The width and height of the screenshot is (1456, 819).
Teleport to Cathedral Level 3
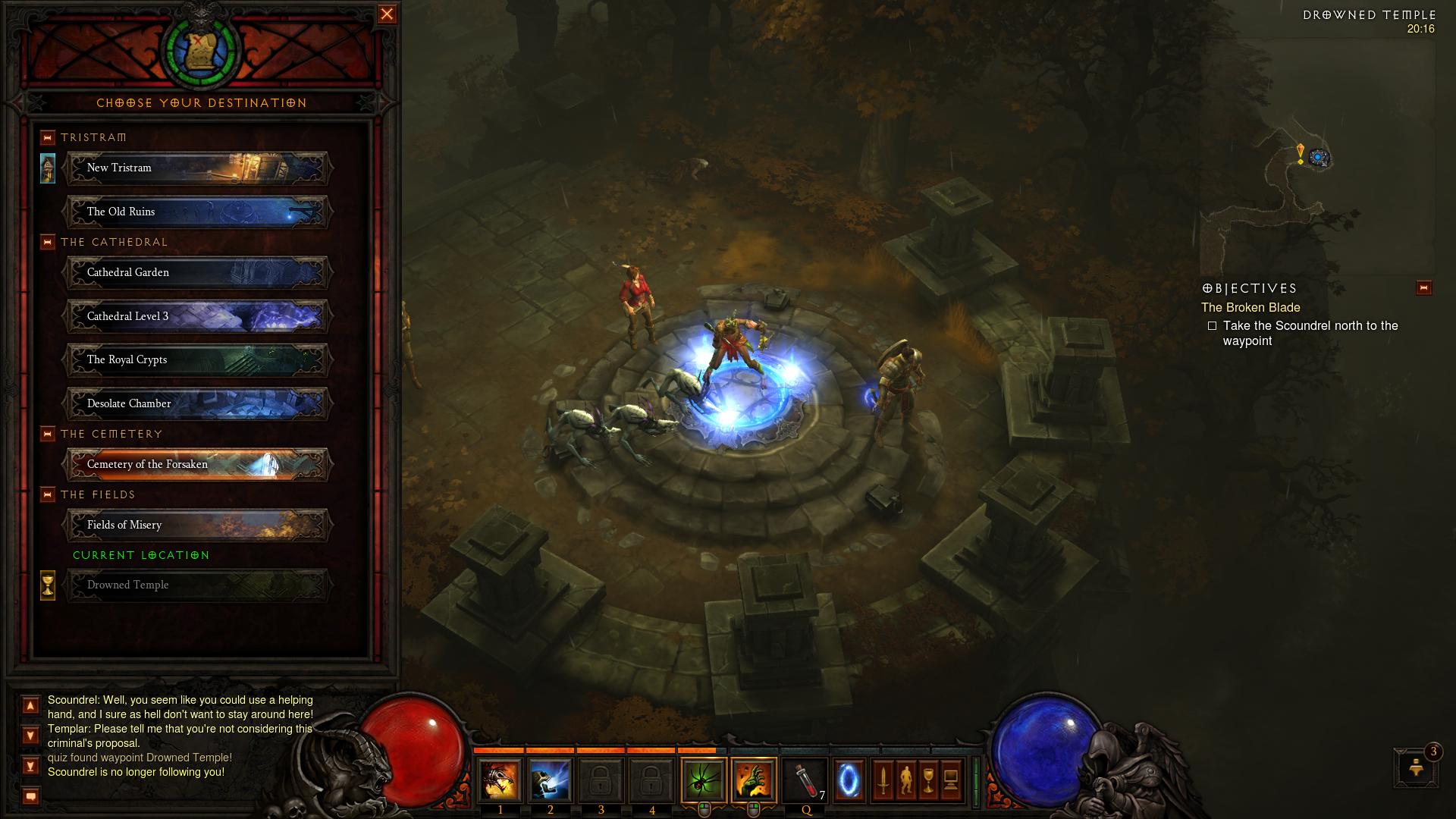197,316
